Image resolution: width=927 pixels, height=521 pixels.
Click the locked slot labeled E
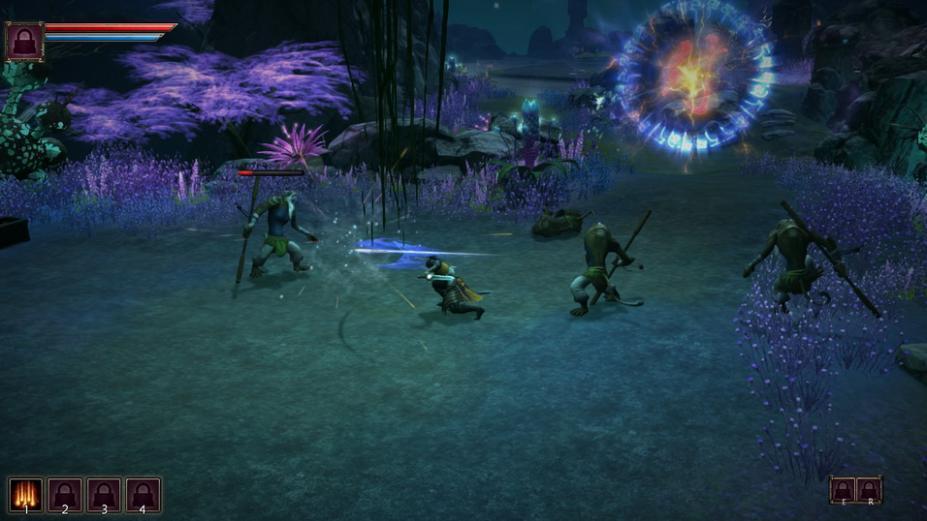point(843,490)
